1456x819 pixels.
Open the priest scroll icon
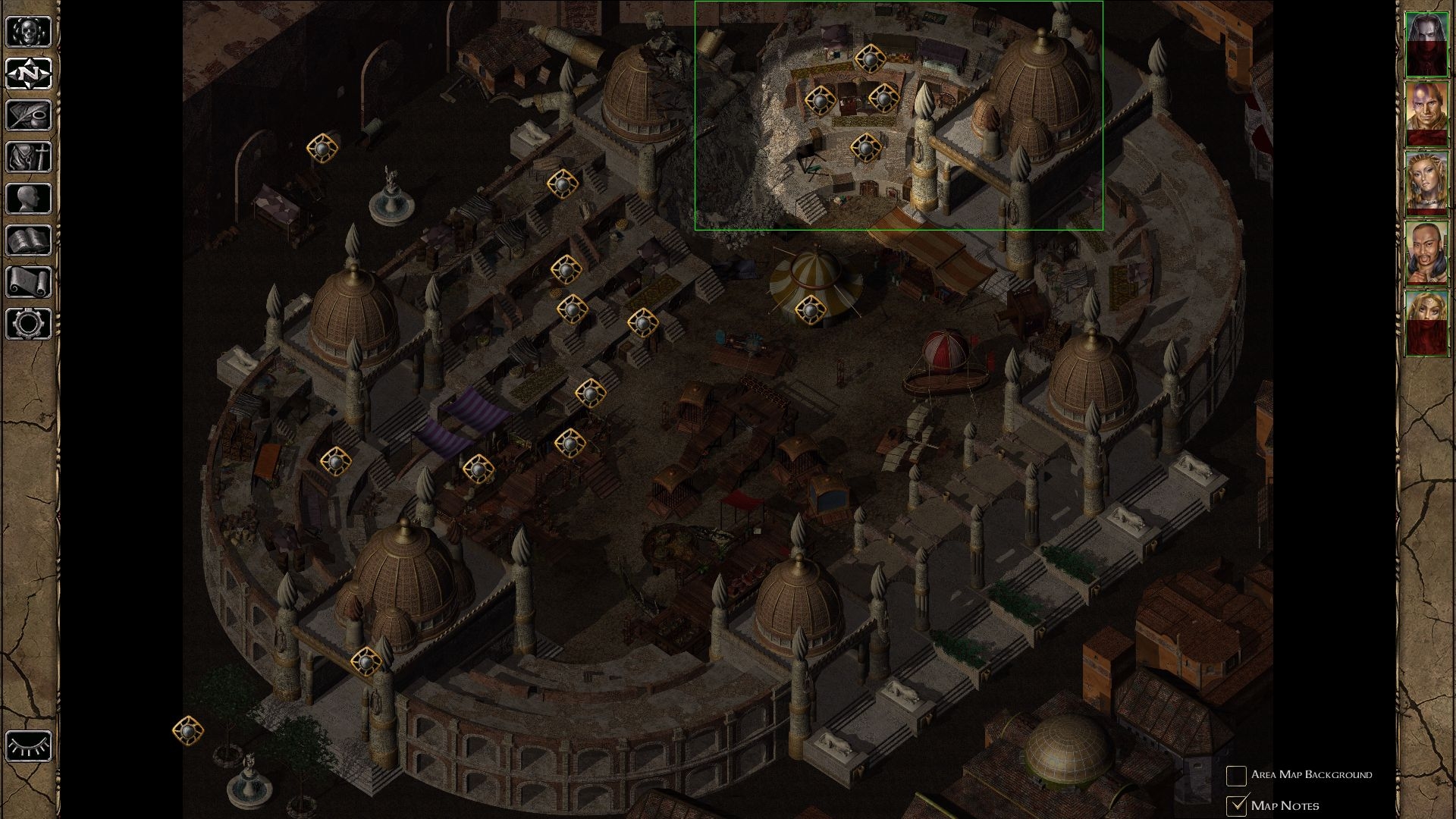[x=29, y=282]
